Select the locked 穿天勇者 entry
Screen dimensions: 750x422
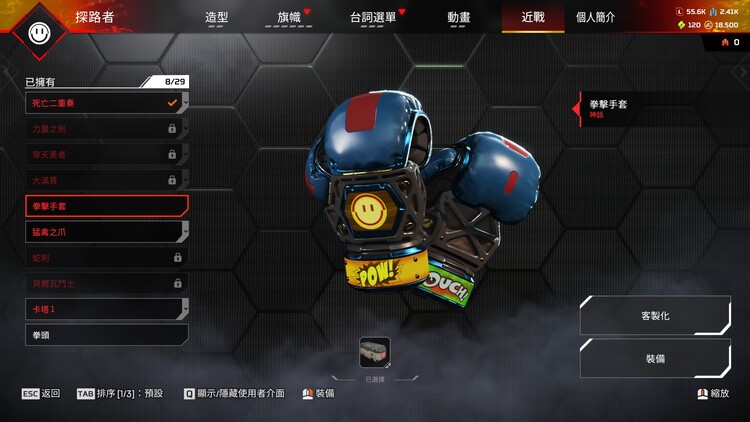(106, 154)
